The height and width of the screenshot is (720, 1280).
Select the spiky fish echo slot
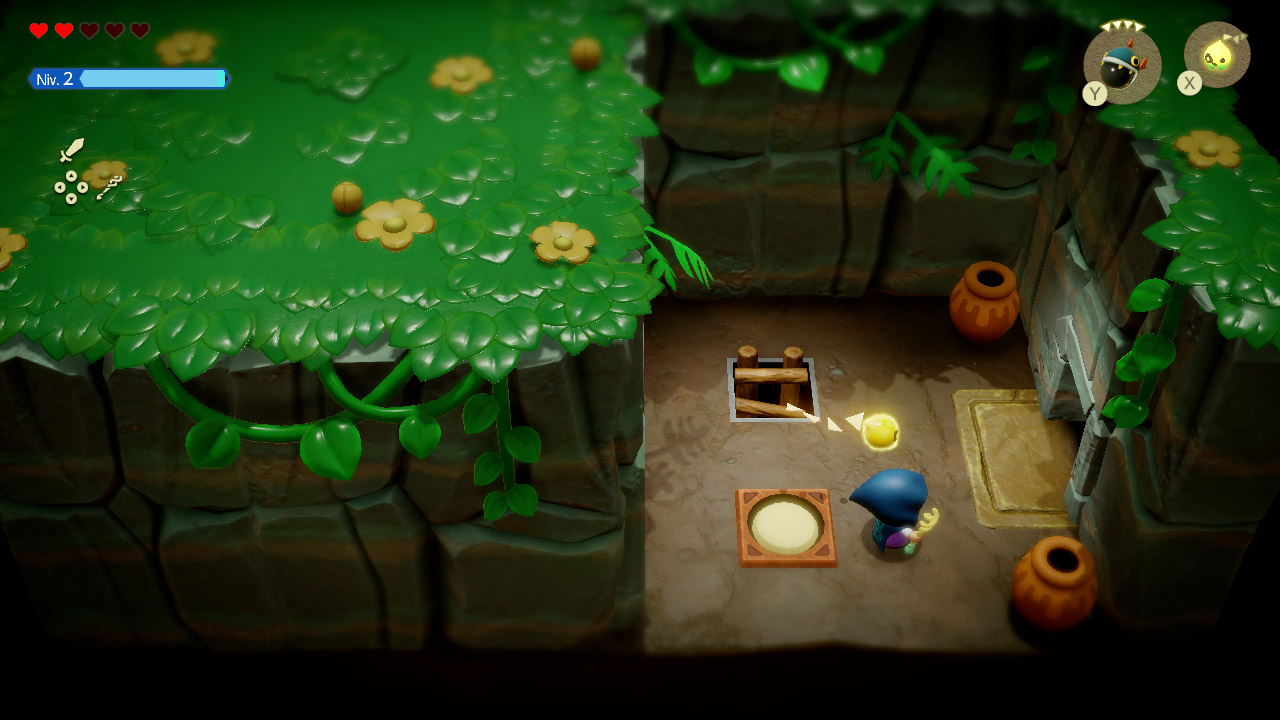coord(1122,65)
